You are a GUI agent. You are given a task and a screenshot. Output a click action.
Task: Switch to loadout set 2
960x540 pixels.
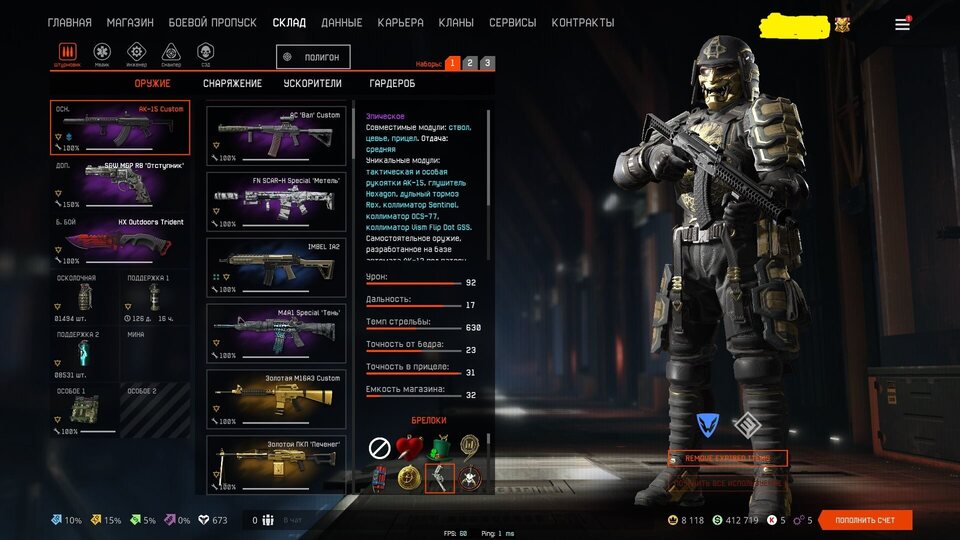coord(470,63)
